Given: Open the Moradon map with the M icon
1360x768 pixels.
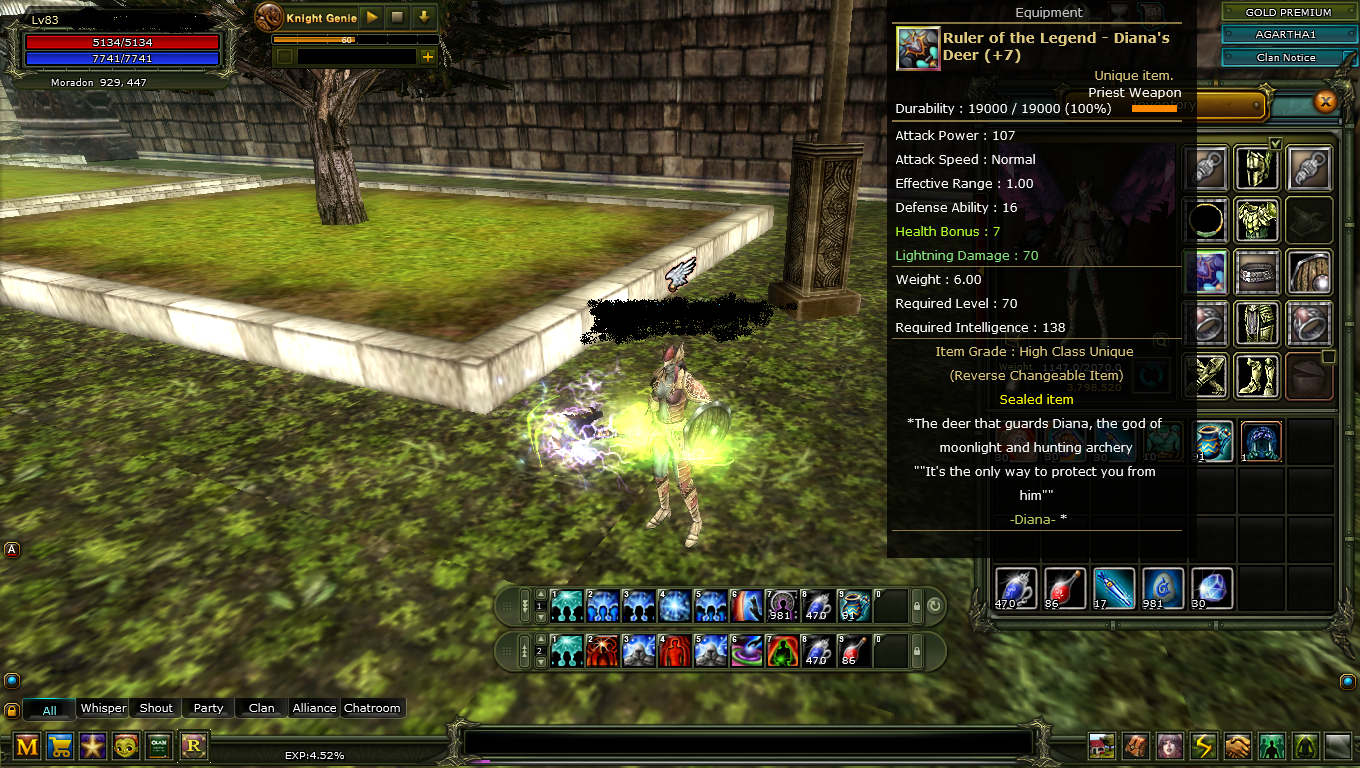Looking at the screenshot, I should click(x=27, y=746).
